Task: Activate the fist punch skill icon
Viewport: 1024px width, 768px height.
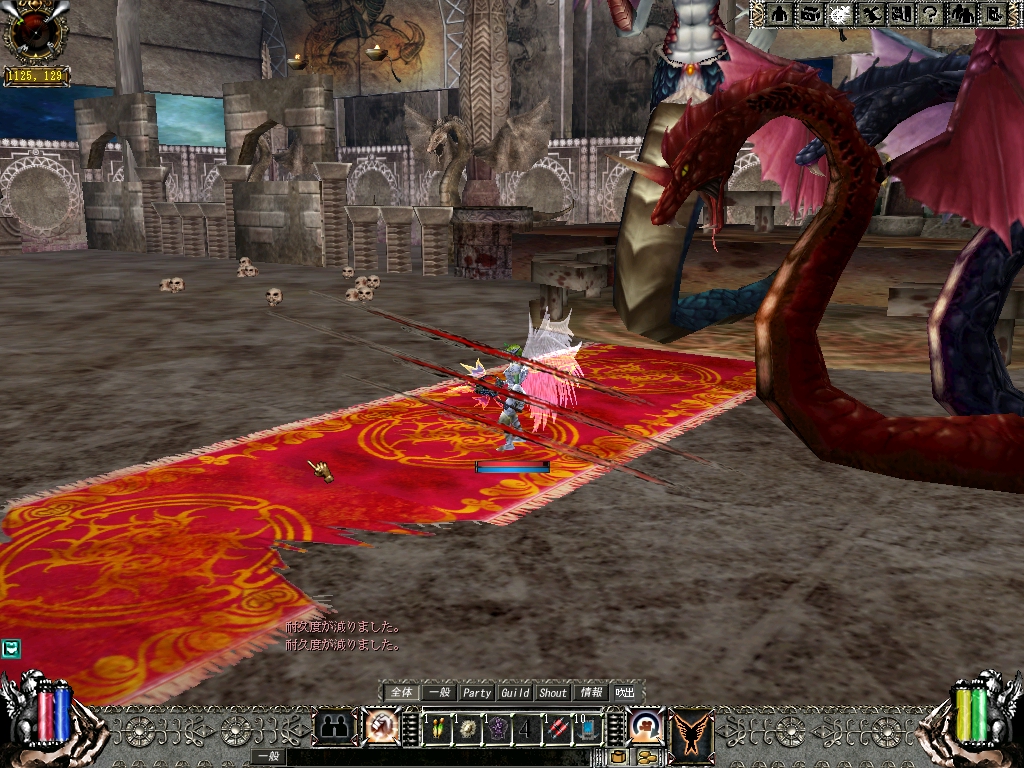Action: pos(380,727)
